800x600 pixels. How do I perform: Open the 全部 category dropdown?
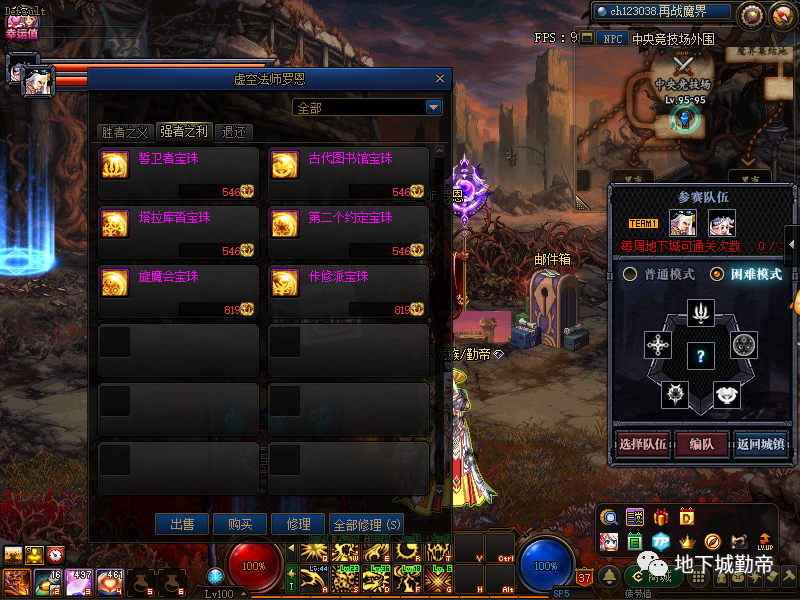click(433, 107)
